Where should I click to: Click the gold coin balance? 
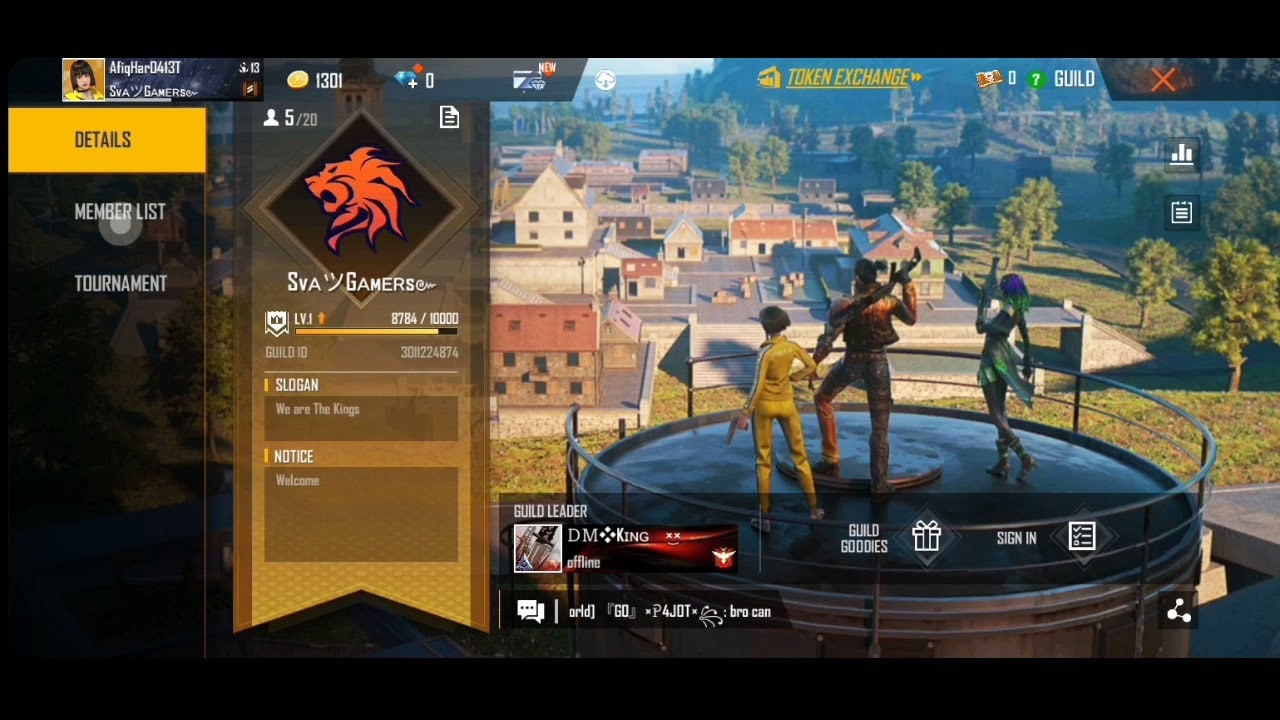(315, 80)
